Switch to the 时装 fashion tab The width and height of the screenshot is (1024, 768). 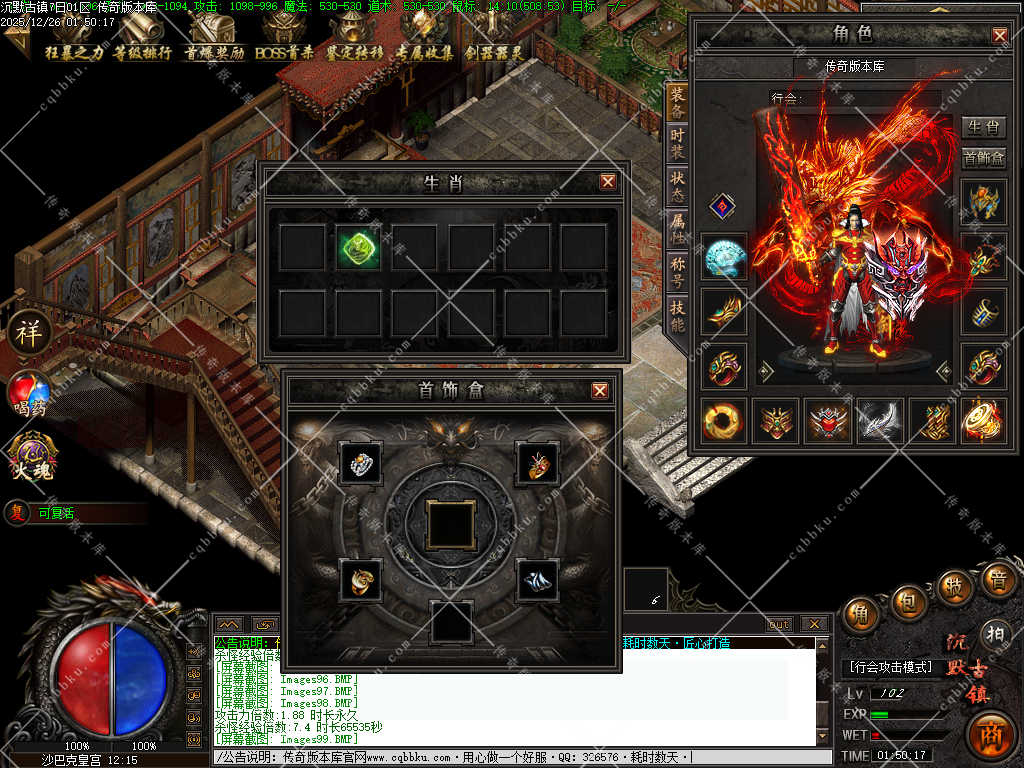(x=677, y=143)
